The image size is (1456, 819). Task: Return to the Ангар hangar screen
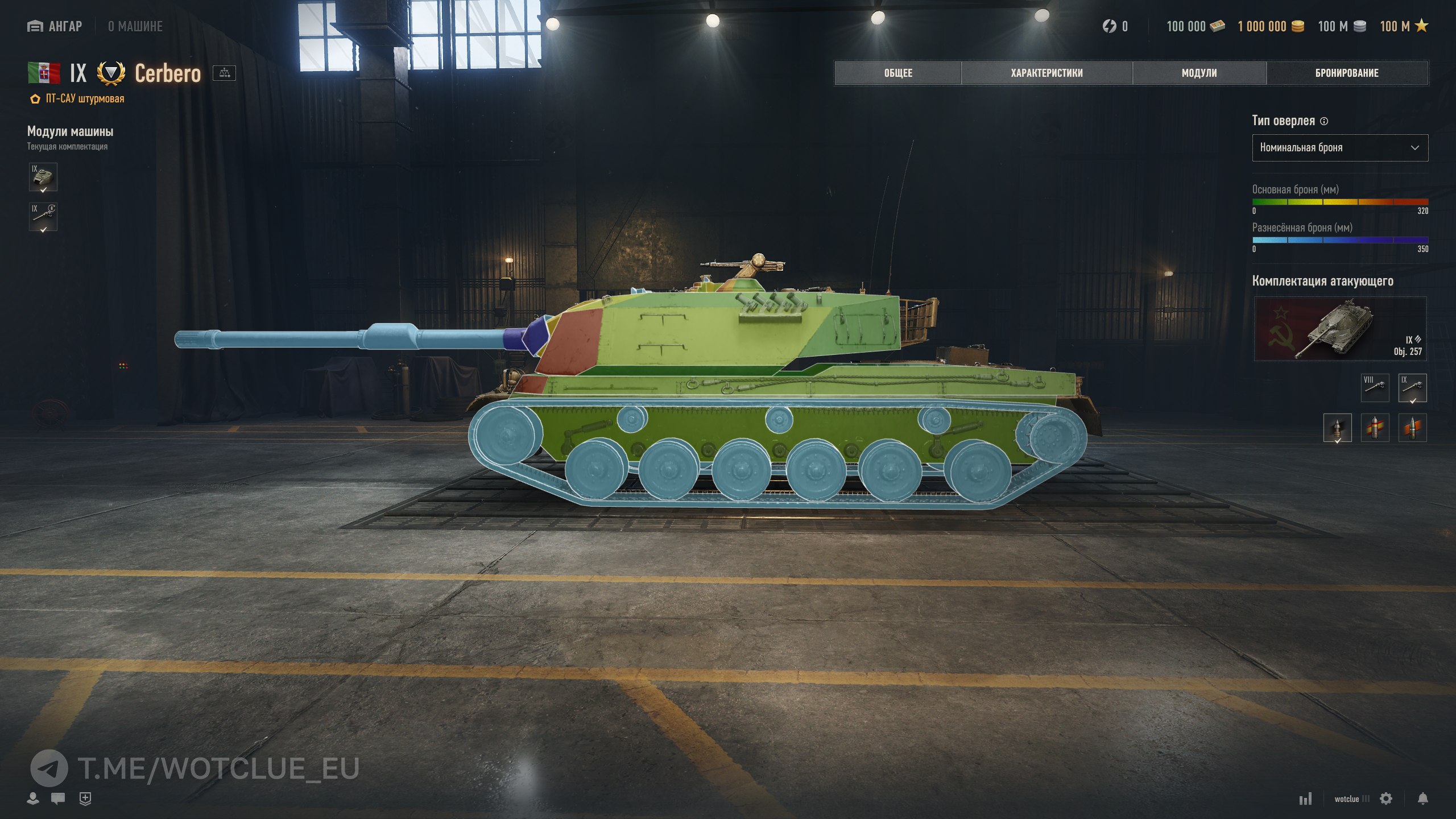[x=55, y=26]
